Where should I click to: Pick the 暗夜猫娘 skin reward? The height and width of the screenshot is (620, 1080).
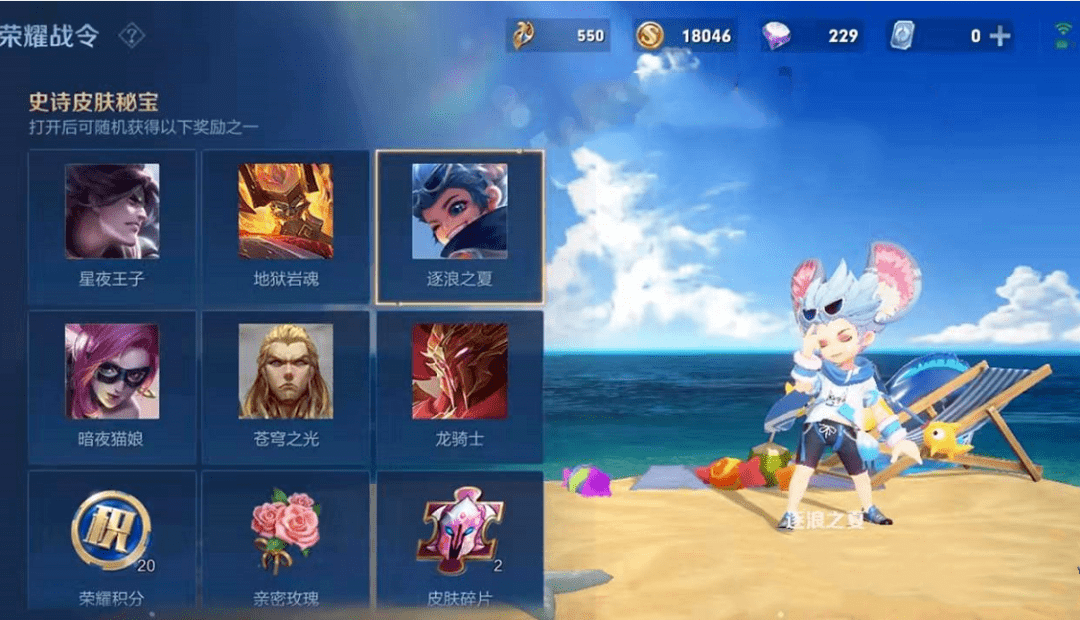pyautogui.click(x=112, y=387)
